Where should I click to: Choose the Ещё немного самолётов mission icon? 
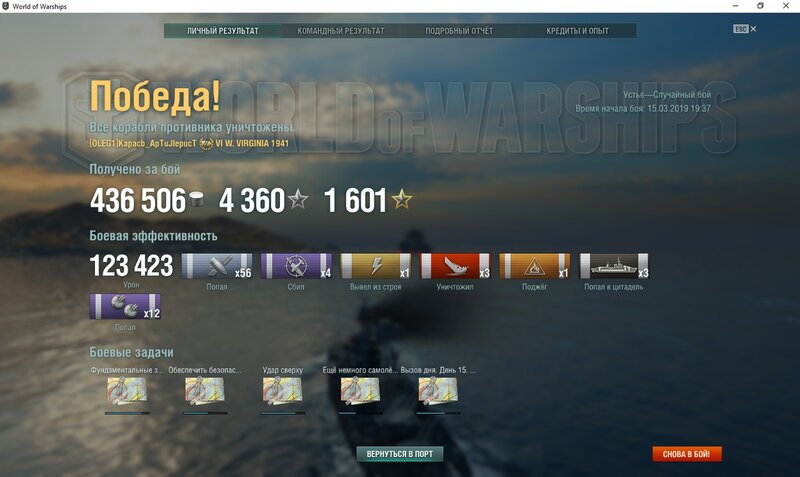point(361,391)
